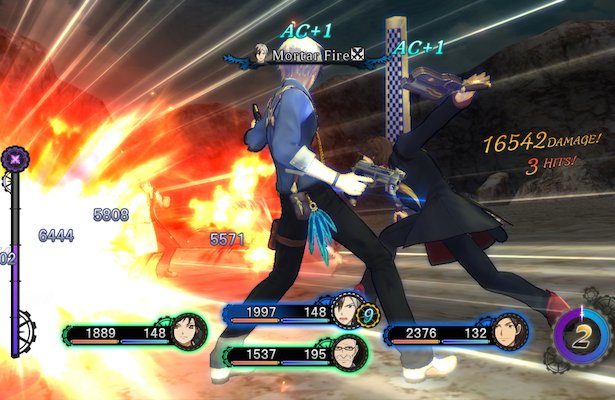
Task: Choose the glasses-wearing party member portrait
Action: pos(344,352)
